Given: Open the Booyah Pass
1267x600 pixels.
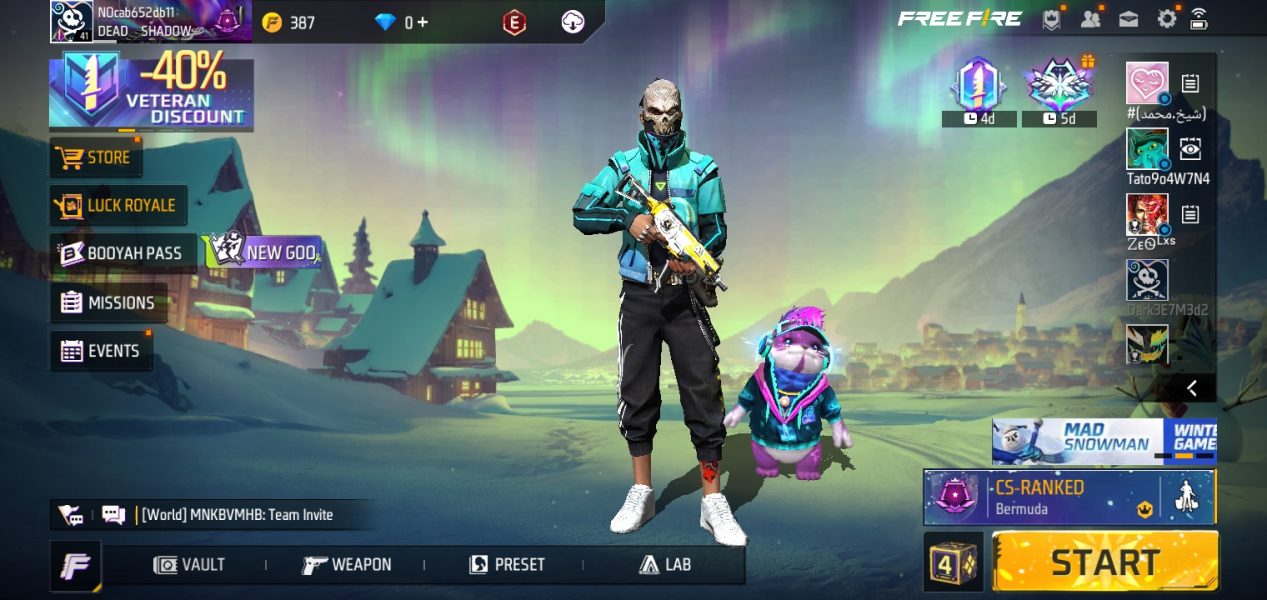Looking at the screenshot, I should (123, 253).
